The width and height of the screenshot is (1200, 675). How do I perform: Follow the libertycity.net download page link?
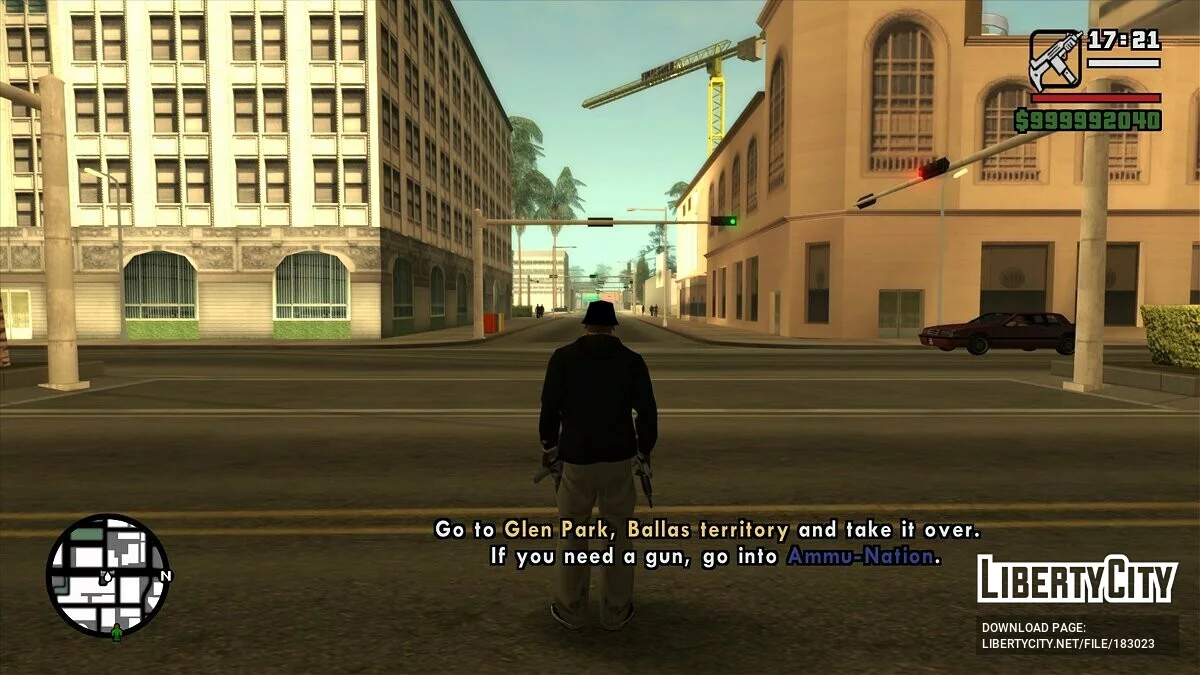[1068, 643]
